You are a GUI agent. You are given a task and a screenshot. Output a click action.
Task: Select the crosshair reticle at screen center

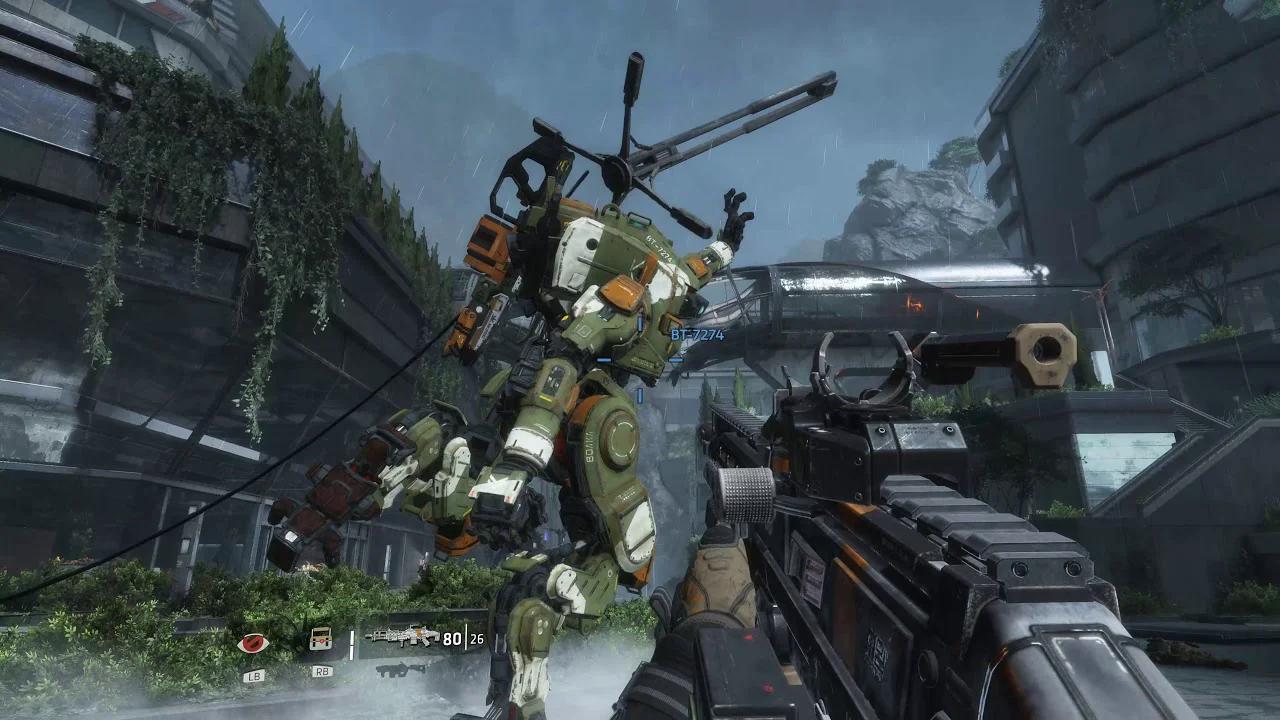[640, 360]
